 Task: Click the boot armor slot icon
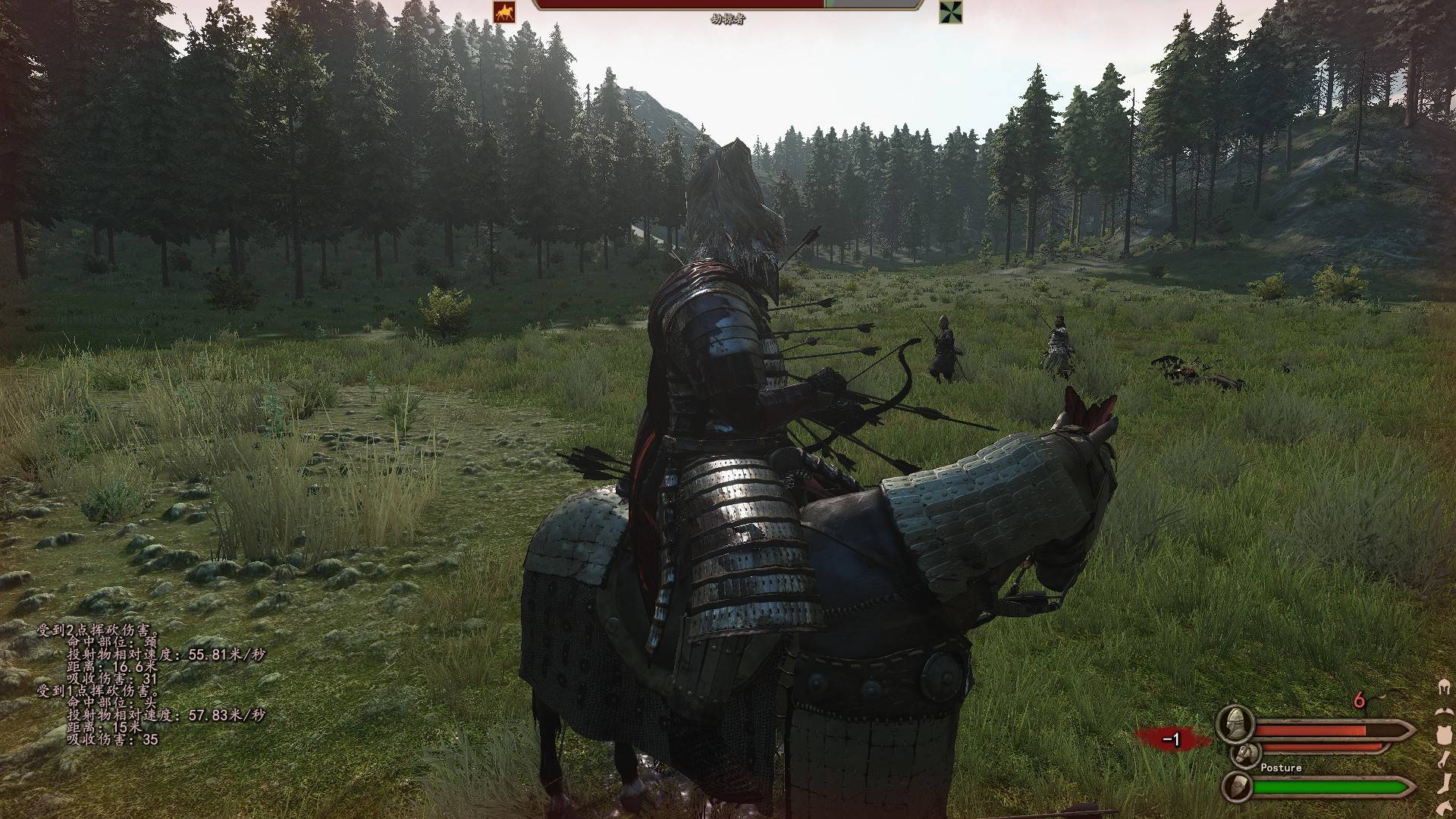point(1444,784)
